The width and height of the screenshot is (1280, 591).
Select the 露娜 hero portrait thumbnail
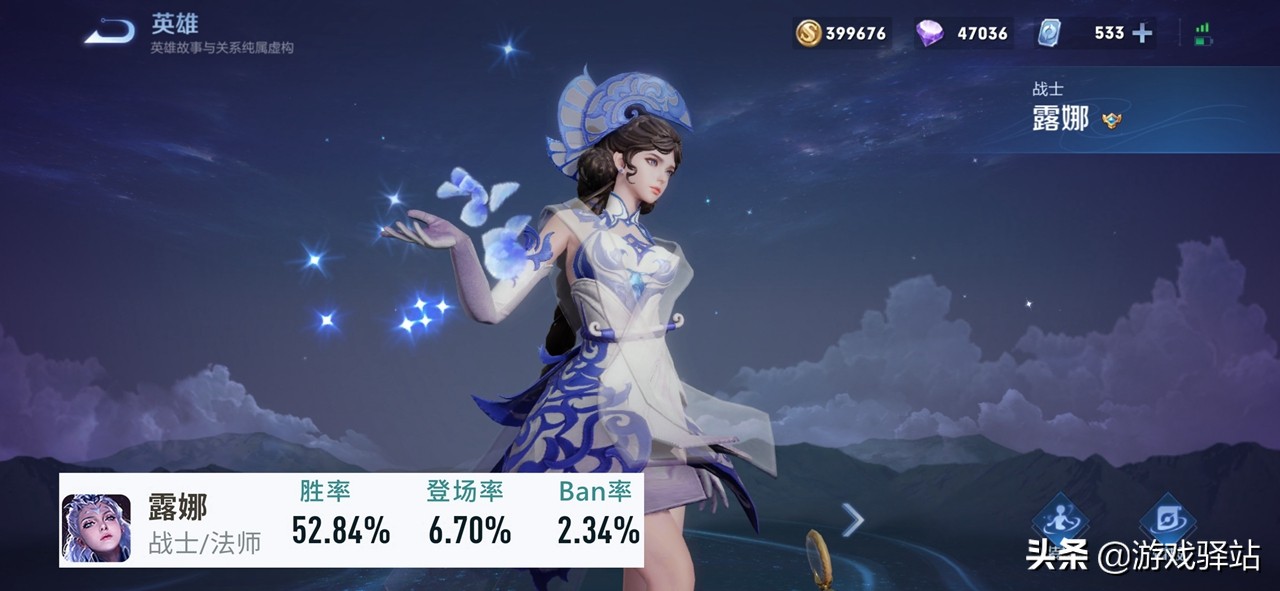pyautogui.click(x=96, y=527)
